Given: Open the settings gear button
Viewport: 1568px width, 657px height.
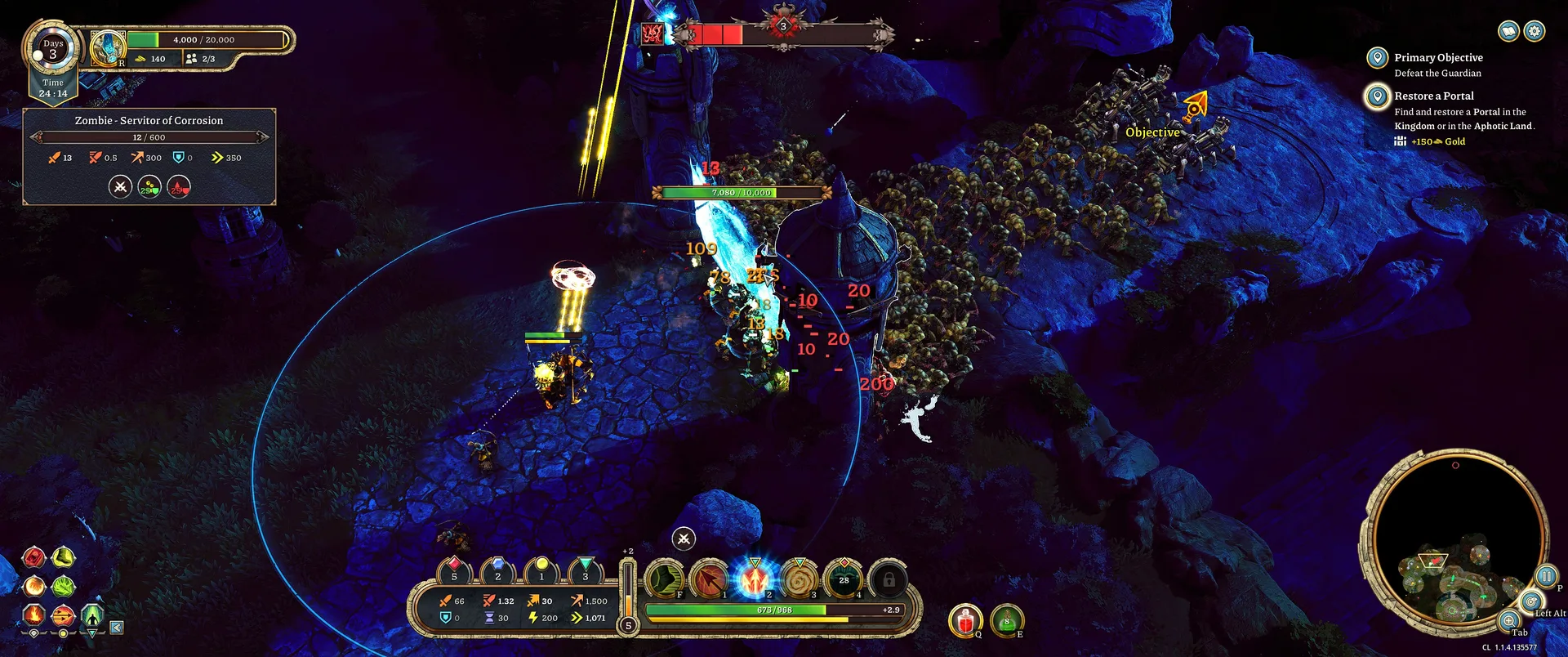Looking at the screenshot, I should (1535, 31).
